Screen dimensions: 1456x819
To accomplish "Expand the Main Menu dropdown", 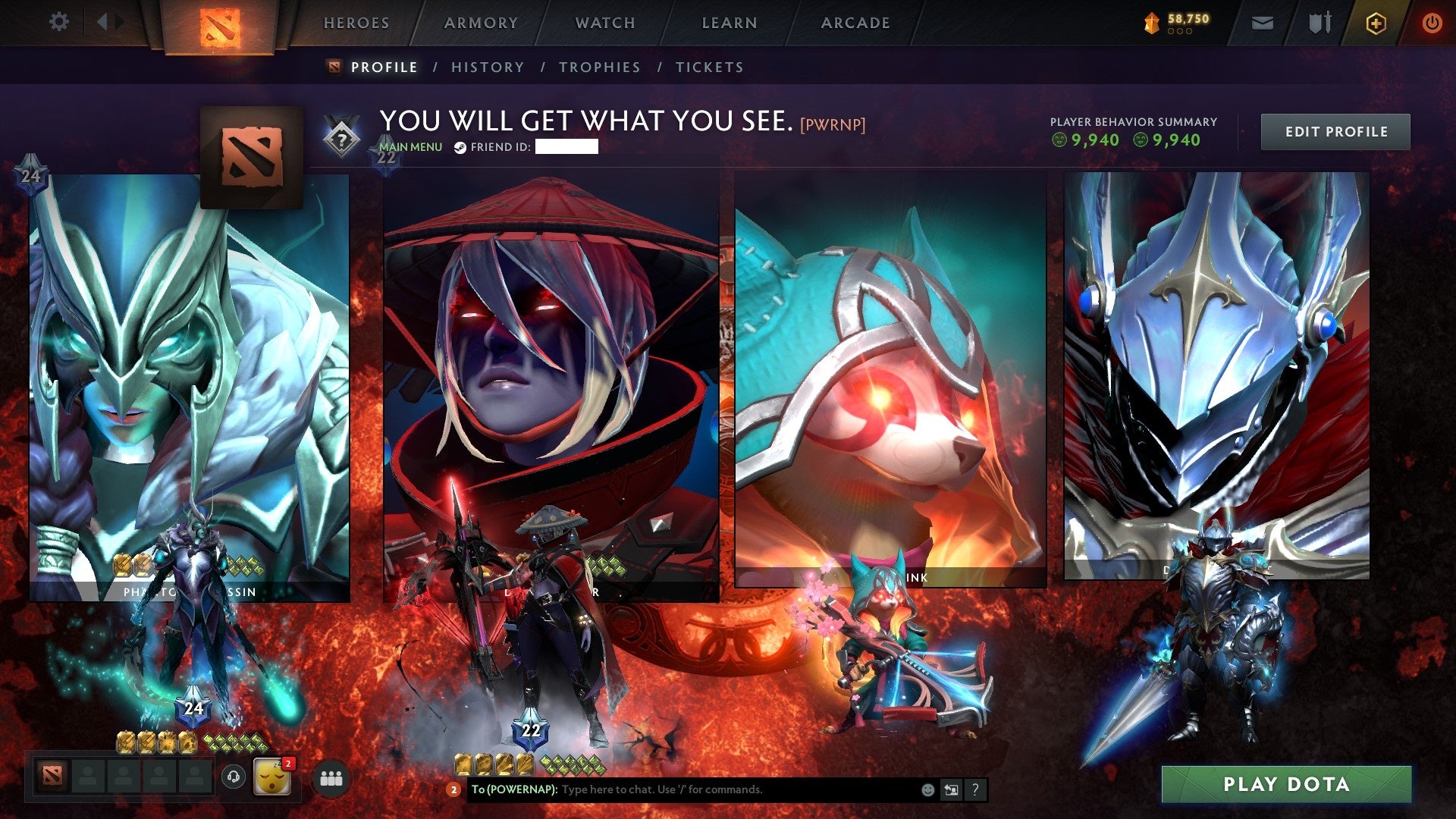I will [409, 148].
